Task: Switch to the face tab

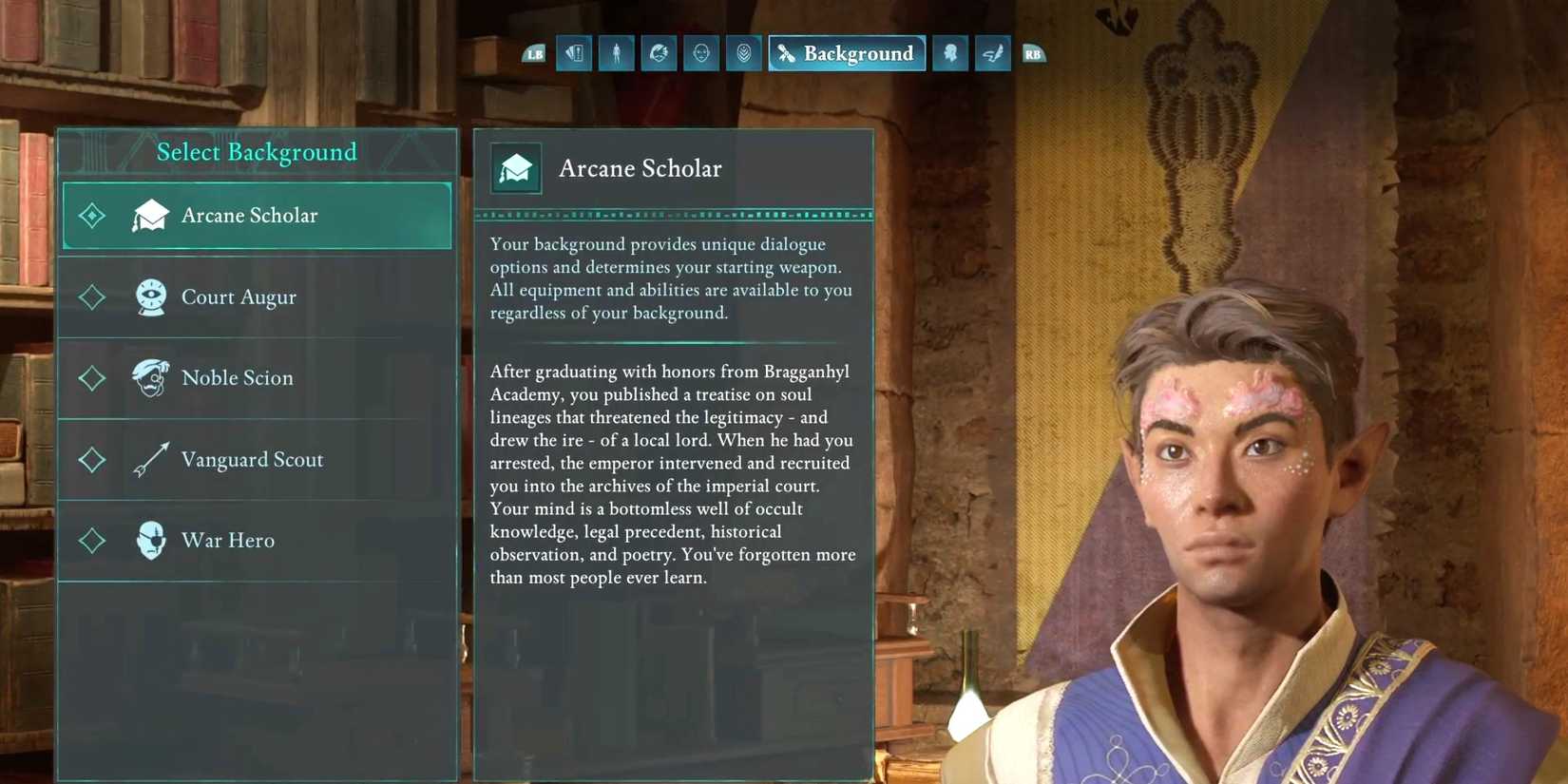Action: (701, 54)
